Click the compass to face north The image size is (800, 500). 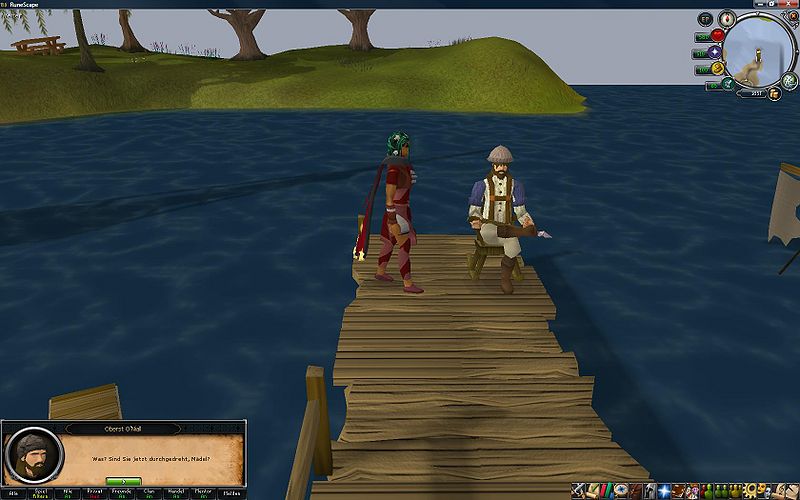[728, 18]
